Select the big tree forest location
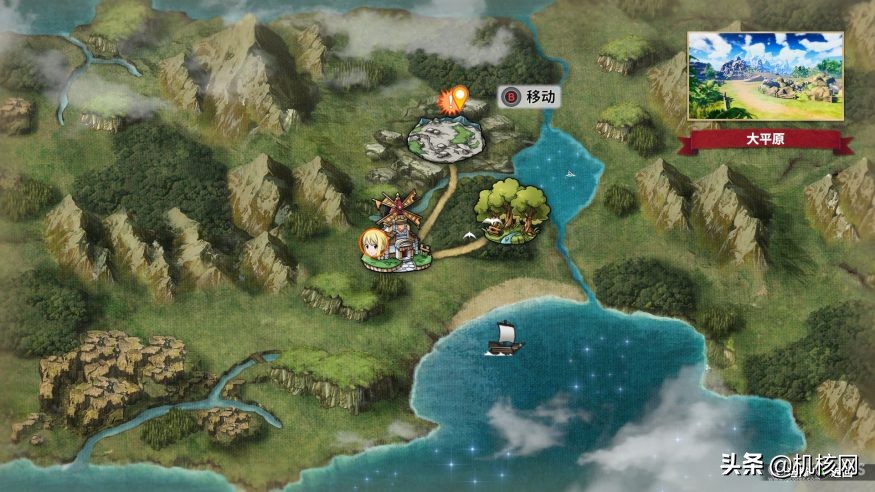The image size is (875, 492). click(x=511, y=212)
